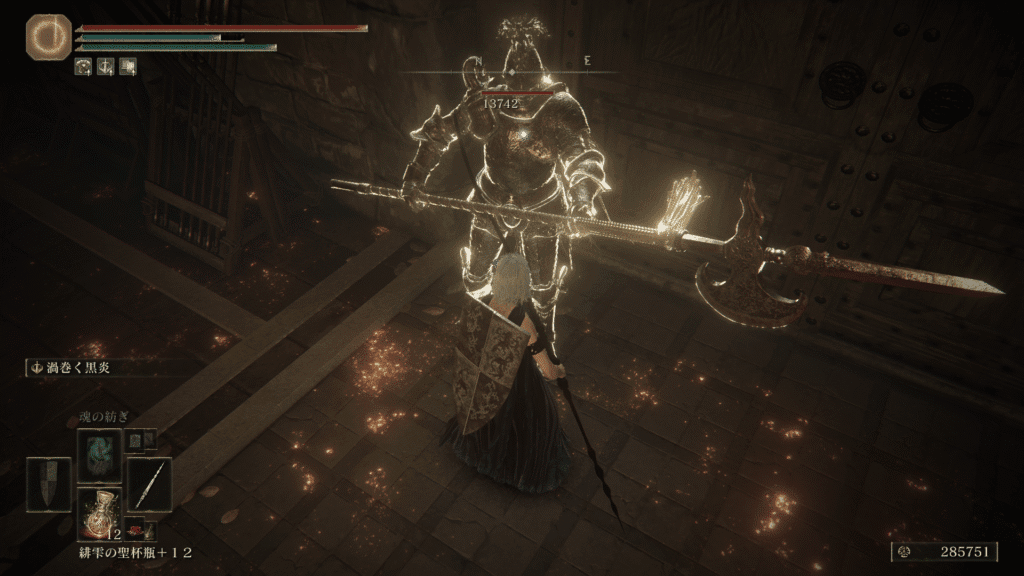Choose the right-hand spear weapon slot
This screenshot has width=1024, height=576.
pos(150,484)
